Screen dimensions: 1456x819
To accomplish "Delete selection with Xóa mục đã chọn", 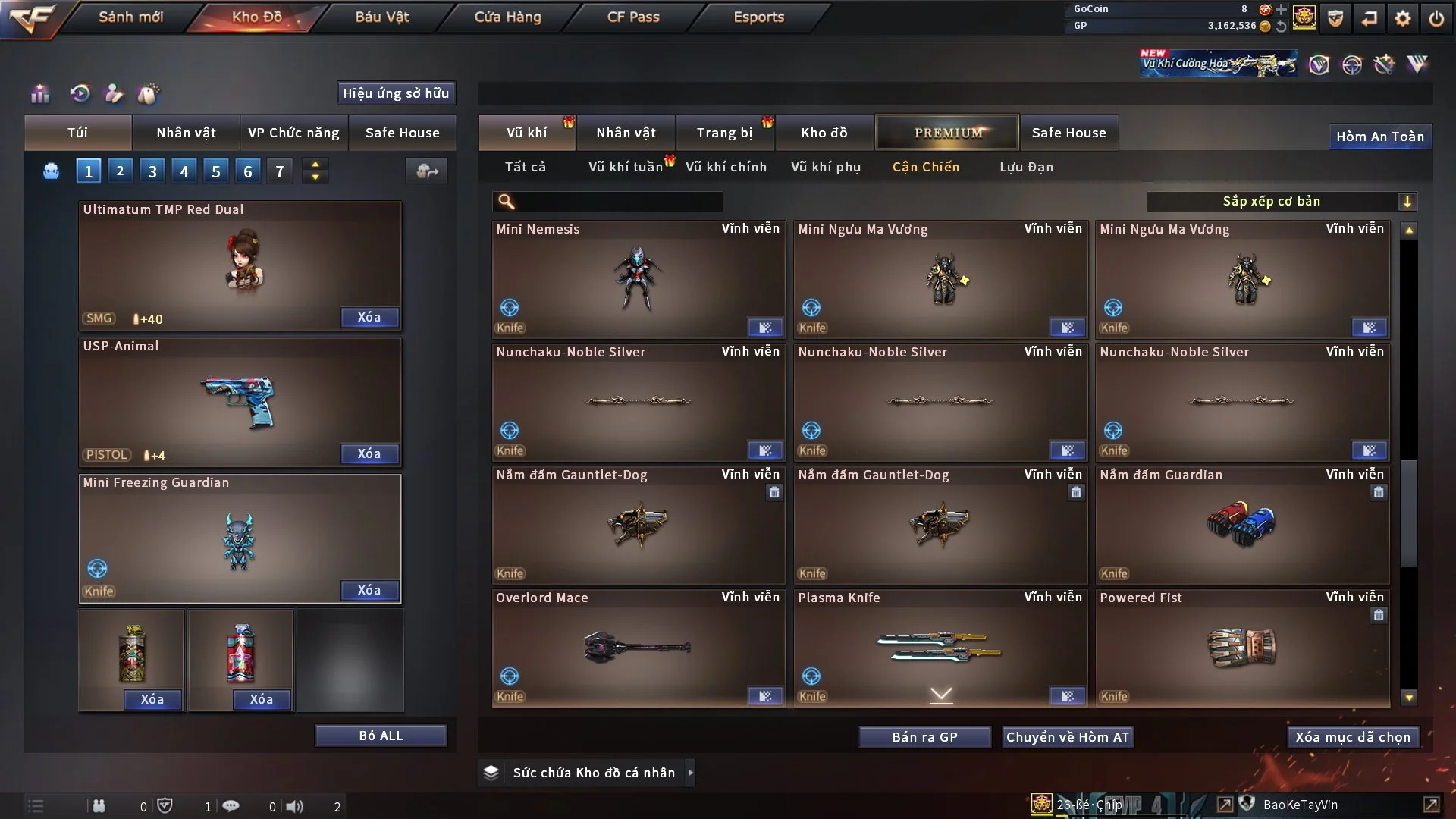I will 1353,737.
